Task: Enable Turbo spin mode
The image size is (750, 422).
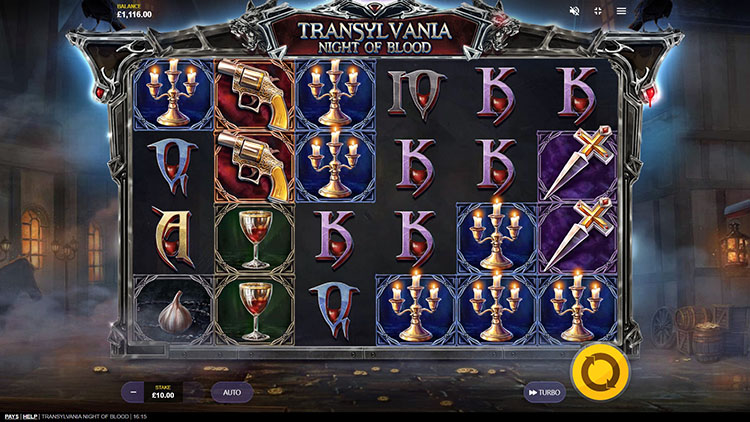Action: coord(545,393)
